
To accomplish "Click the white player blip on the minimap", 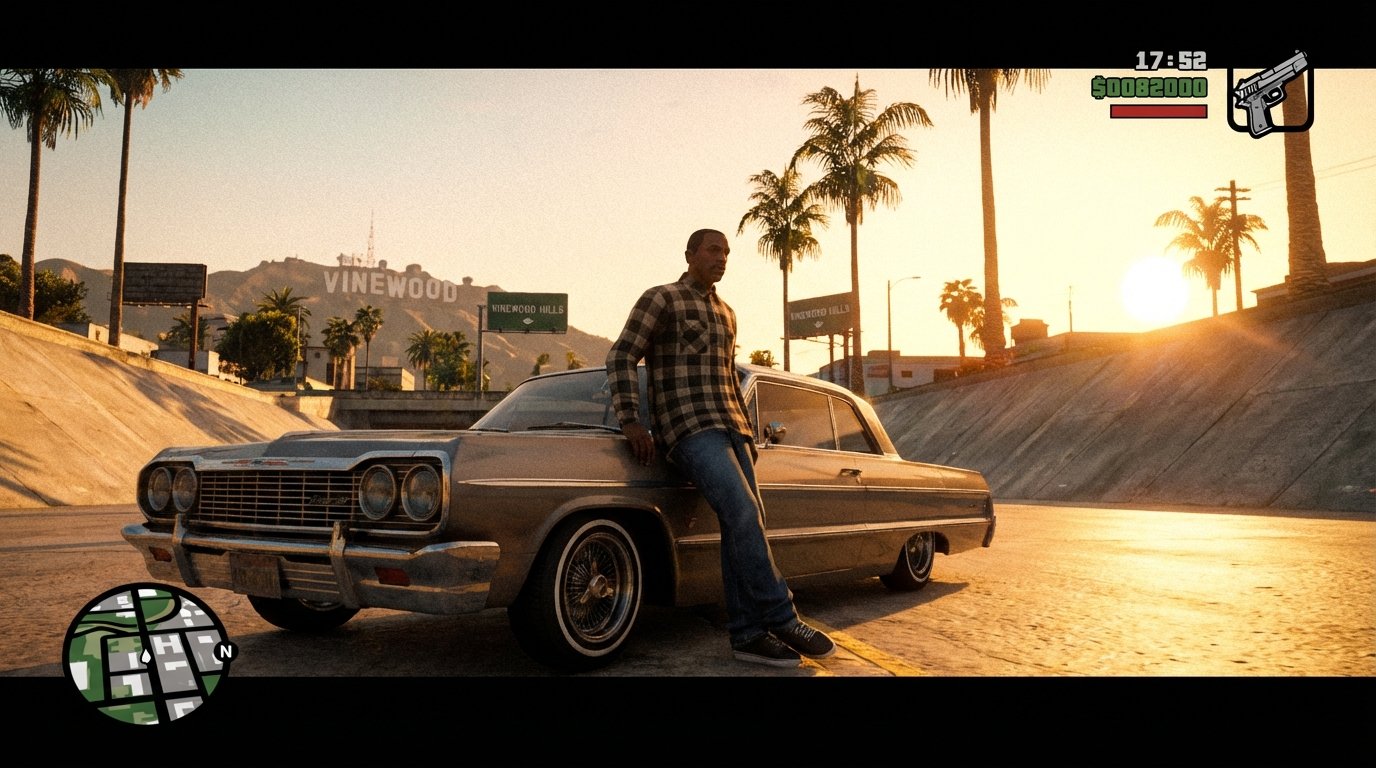I will click(x=146, y=655).
